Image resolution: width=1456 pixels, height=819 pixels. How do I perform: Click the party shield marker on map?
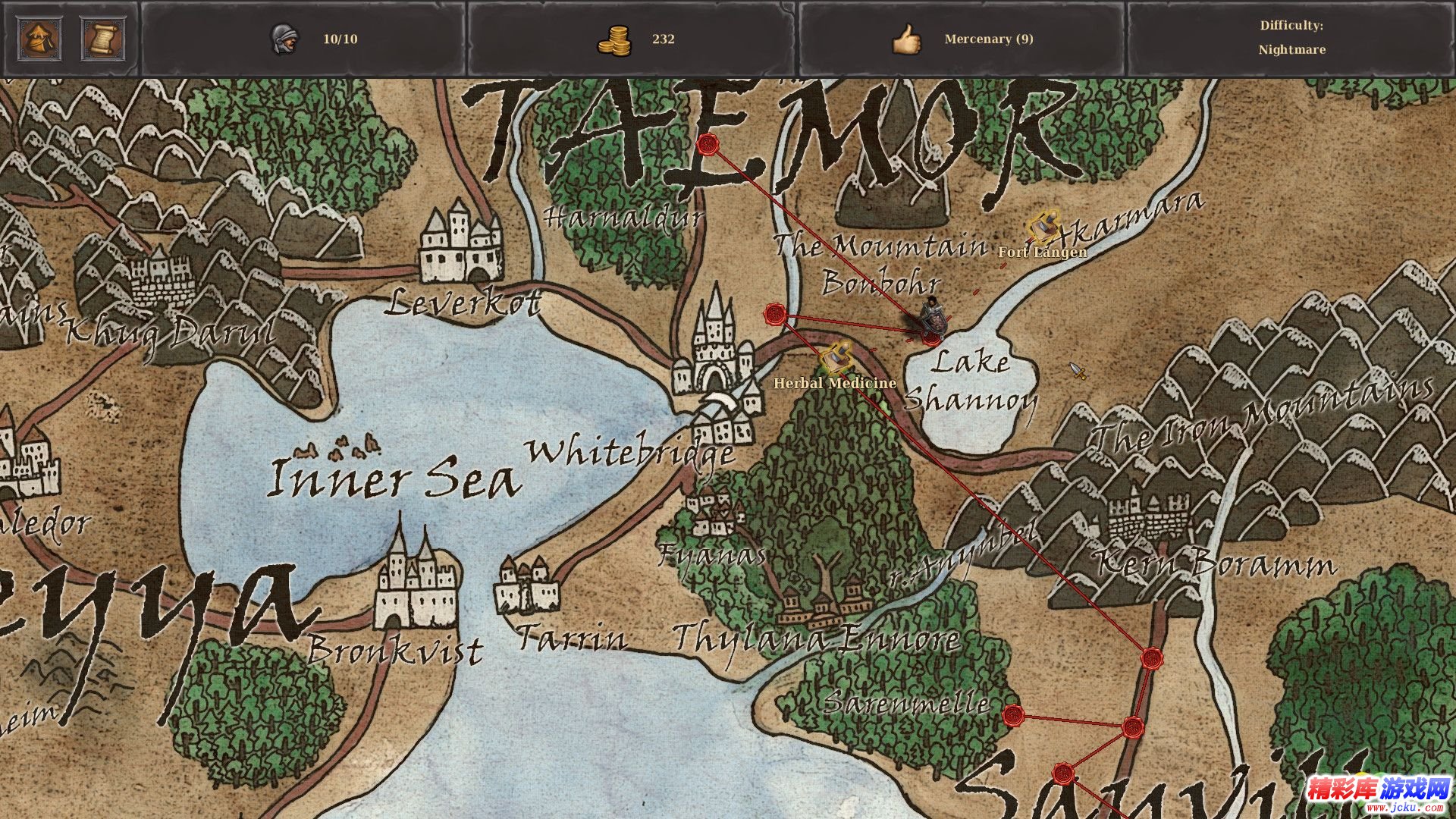point(933,319)
